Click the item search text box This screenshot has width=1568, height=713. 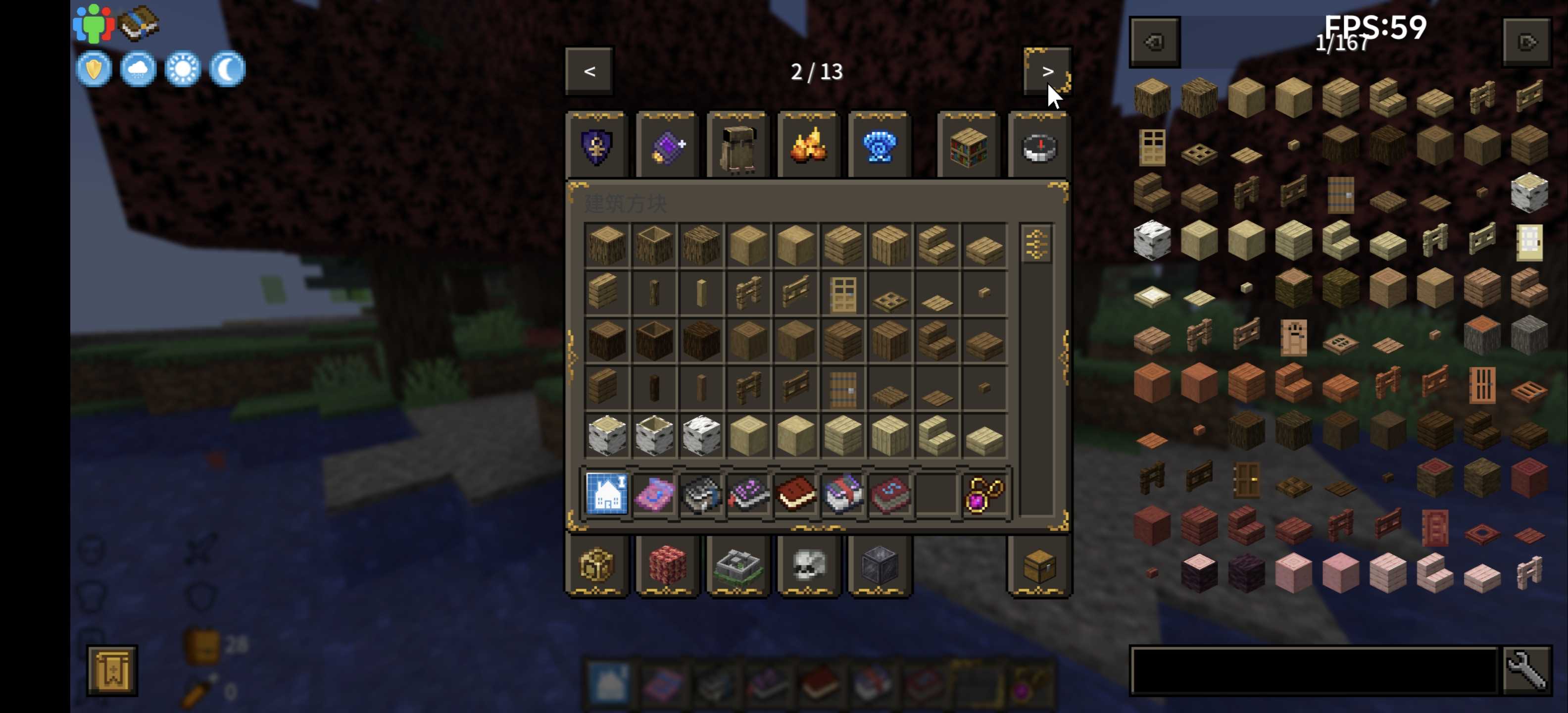click(x=1314, y=670)
